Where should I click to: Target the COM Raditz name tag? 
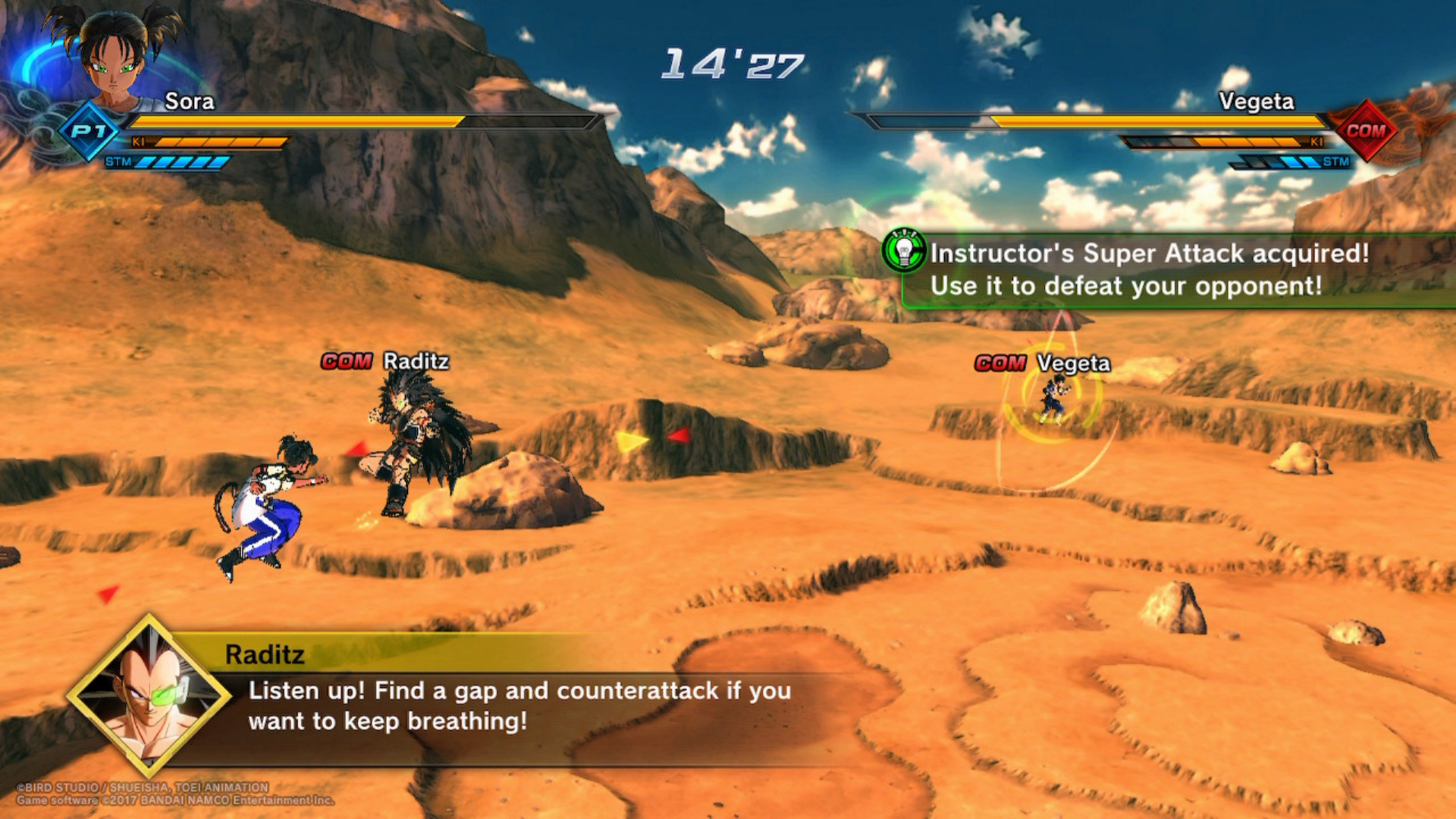385,362
